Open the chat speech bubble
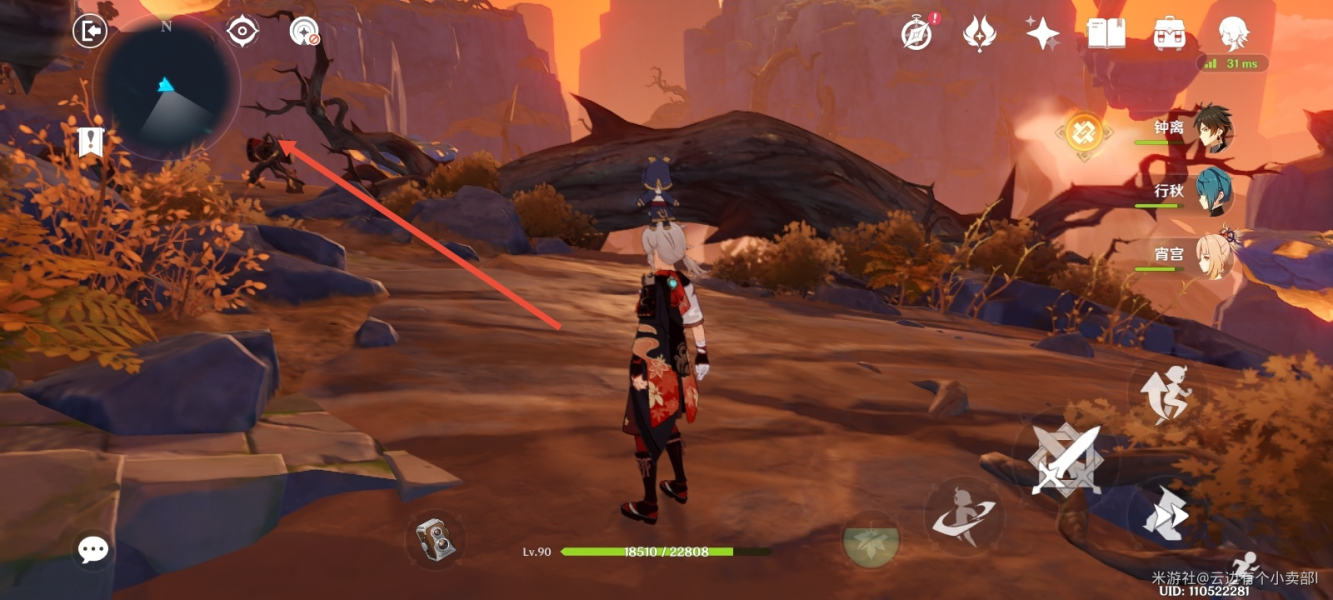 tap(94, 549)
